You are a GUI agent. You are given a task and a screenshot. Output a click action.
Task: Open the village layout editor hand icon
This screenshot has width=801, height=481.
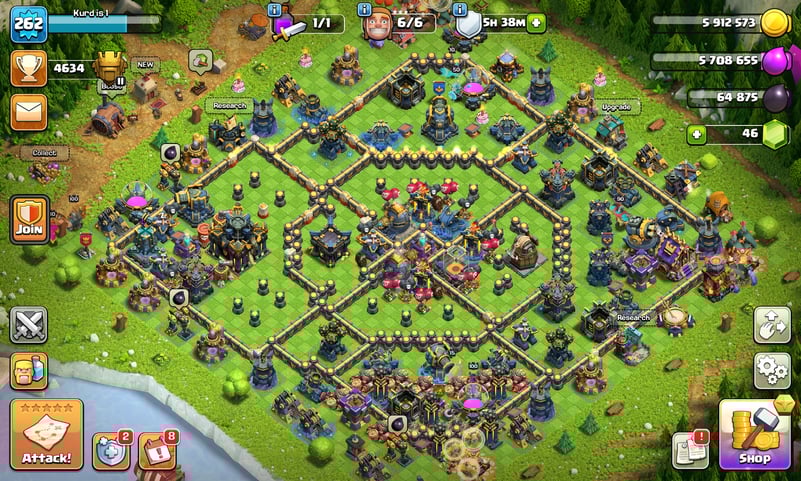(772, 324)
